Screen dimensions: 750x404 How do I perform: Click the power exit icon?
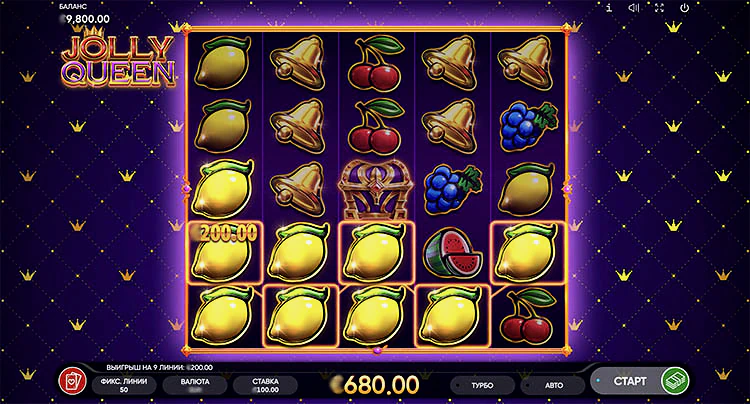(684, 8)
